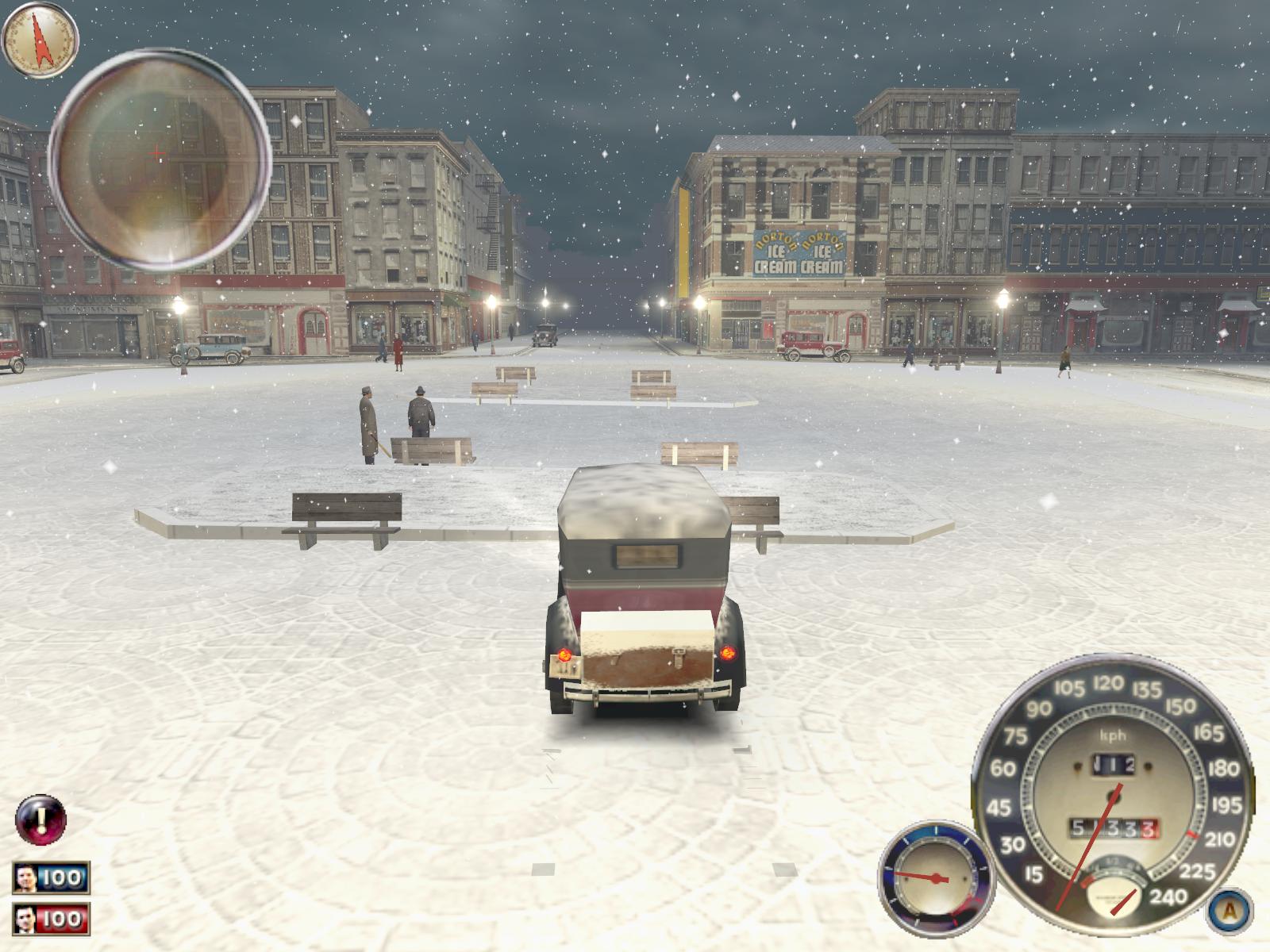This screenshot has width=1270, height=952.
Task: Click the compass with the red needle
Action: click(40, 39)
